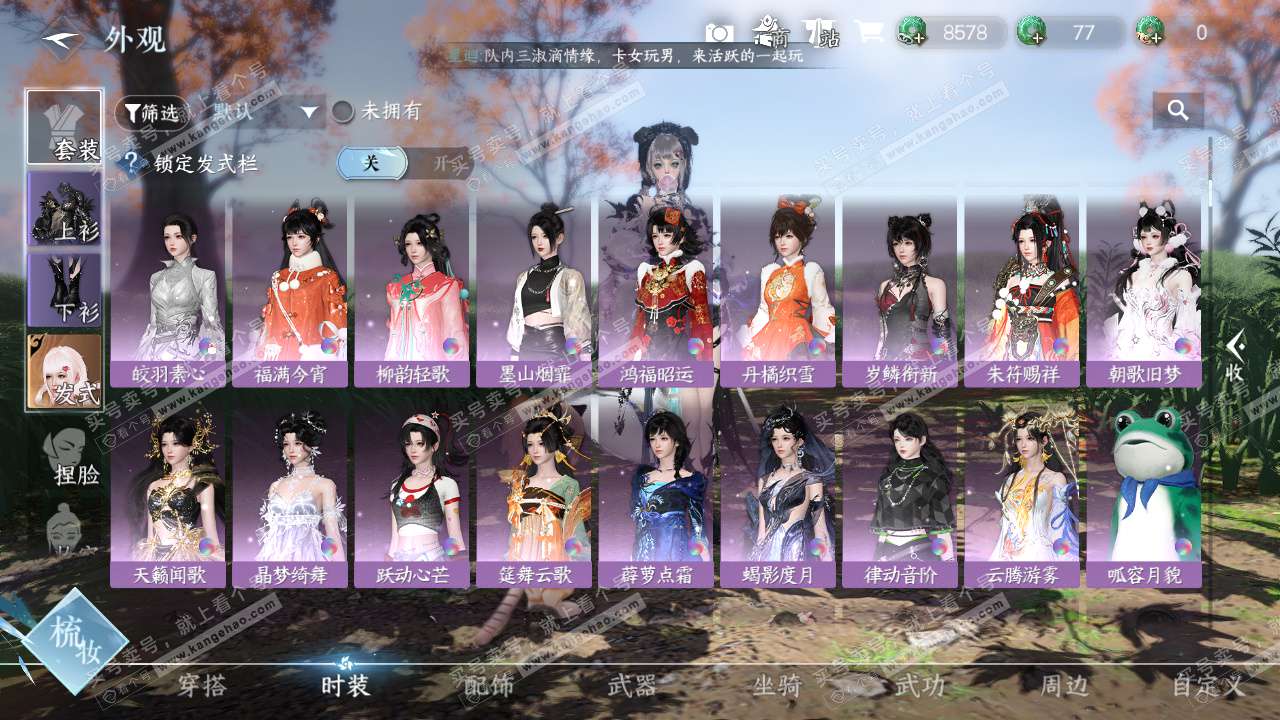Pick the 朝歌旧梦 outfit card
The image size is (1280, 720).
[x=1144, y=290]
